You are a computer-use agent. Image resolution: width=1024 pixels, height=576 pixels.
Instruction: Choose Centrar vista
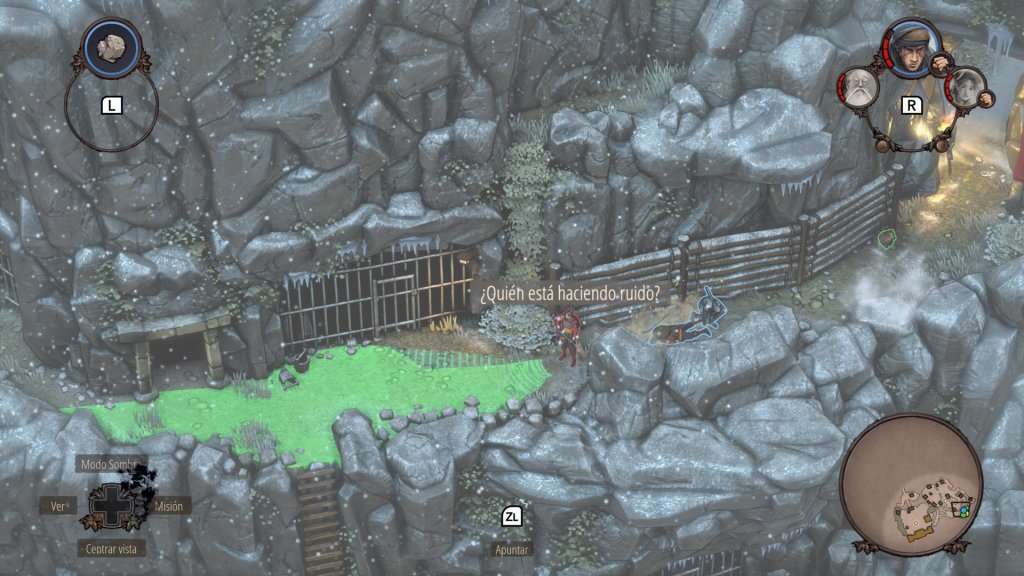click(x=111, y=548)
